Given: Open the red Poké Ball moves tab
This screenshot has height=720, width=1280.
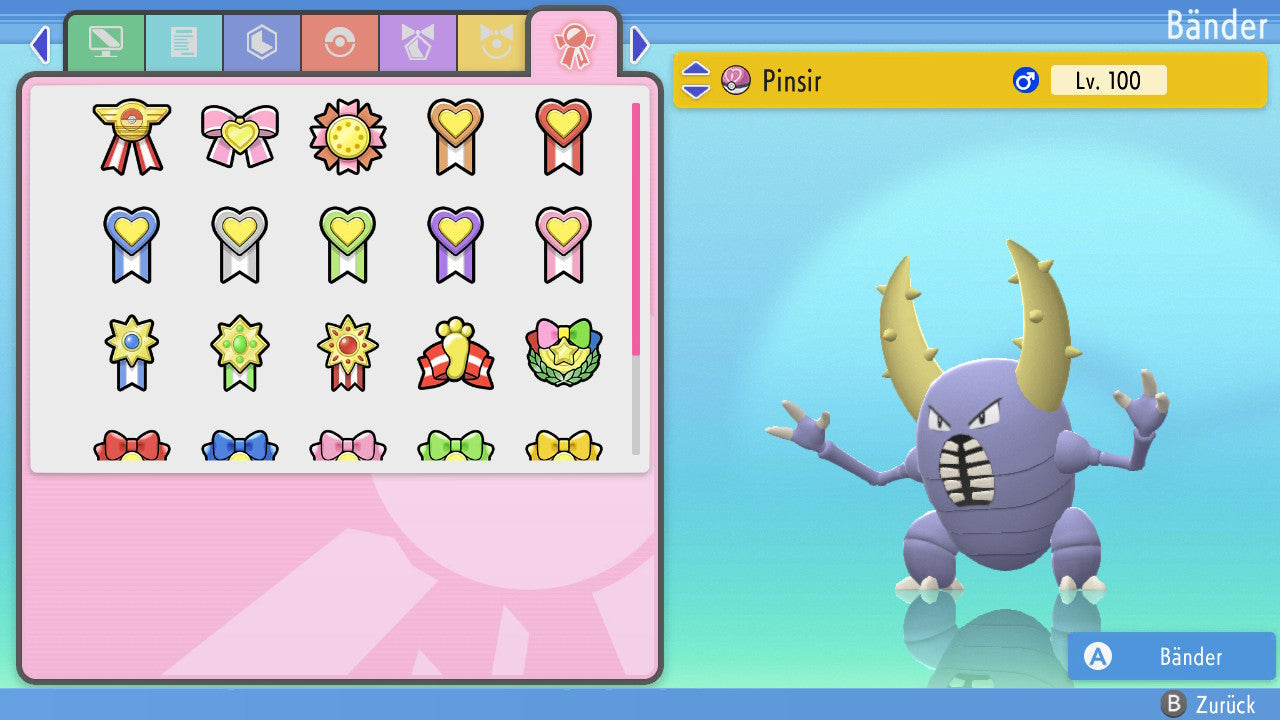Looking at the screenshot, I should [339, 43].
